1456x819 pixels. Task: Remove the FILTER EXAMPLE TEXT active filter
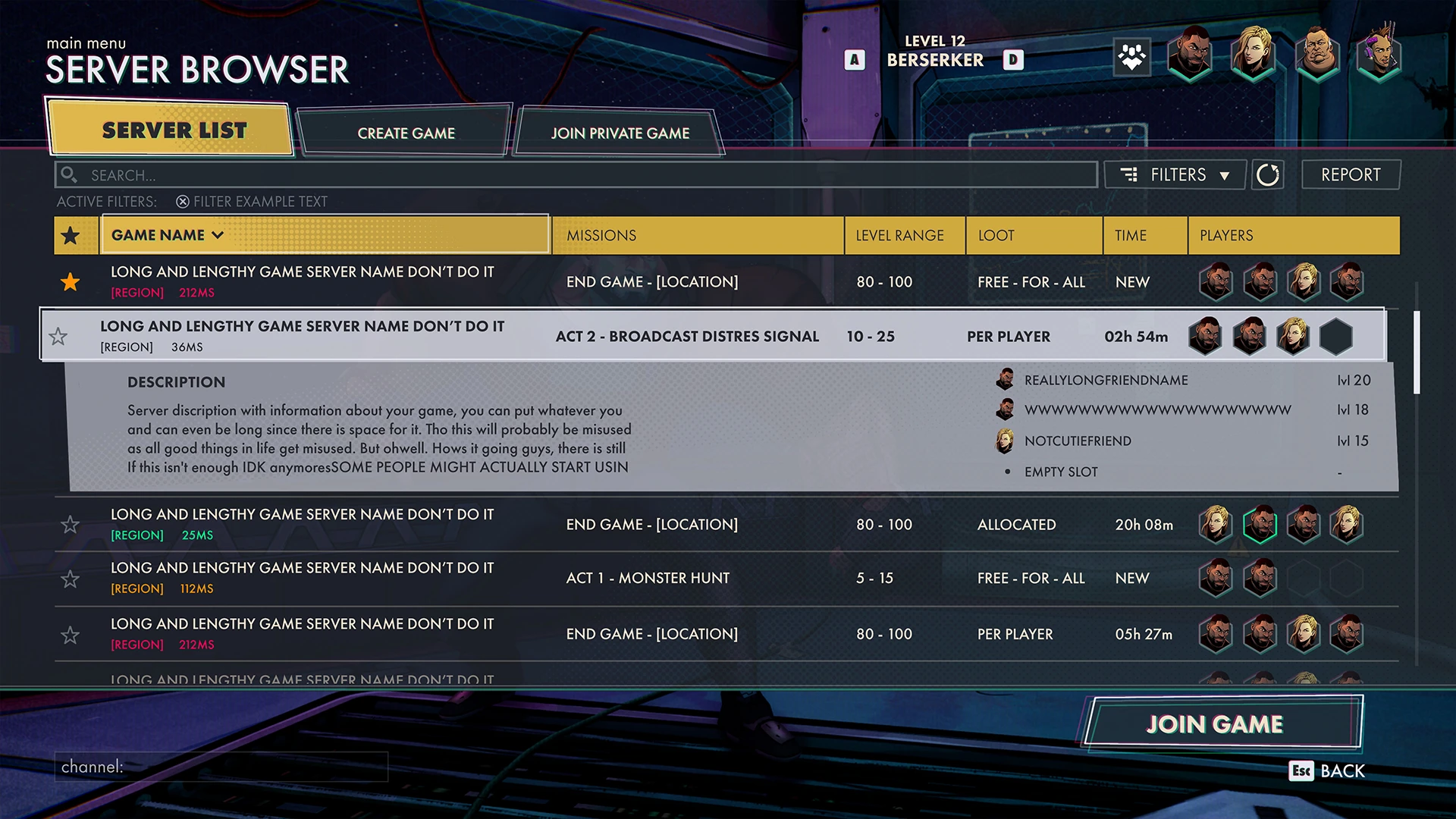(x=182, y=201)
